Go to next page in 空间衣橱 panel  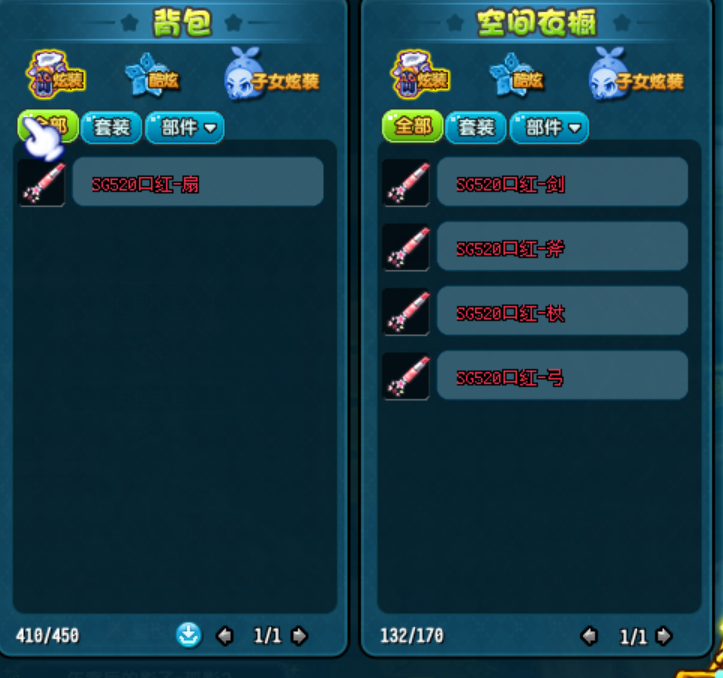(663, 635)
